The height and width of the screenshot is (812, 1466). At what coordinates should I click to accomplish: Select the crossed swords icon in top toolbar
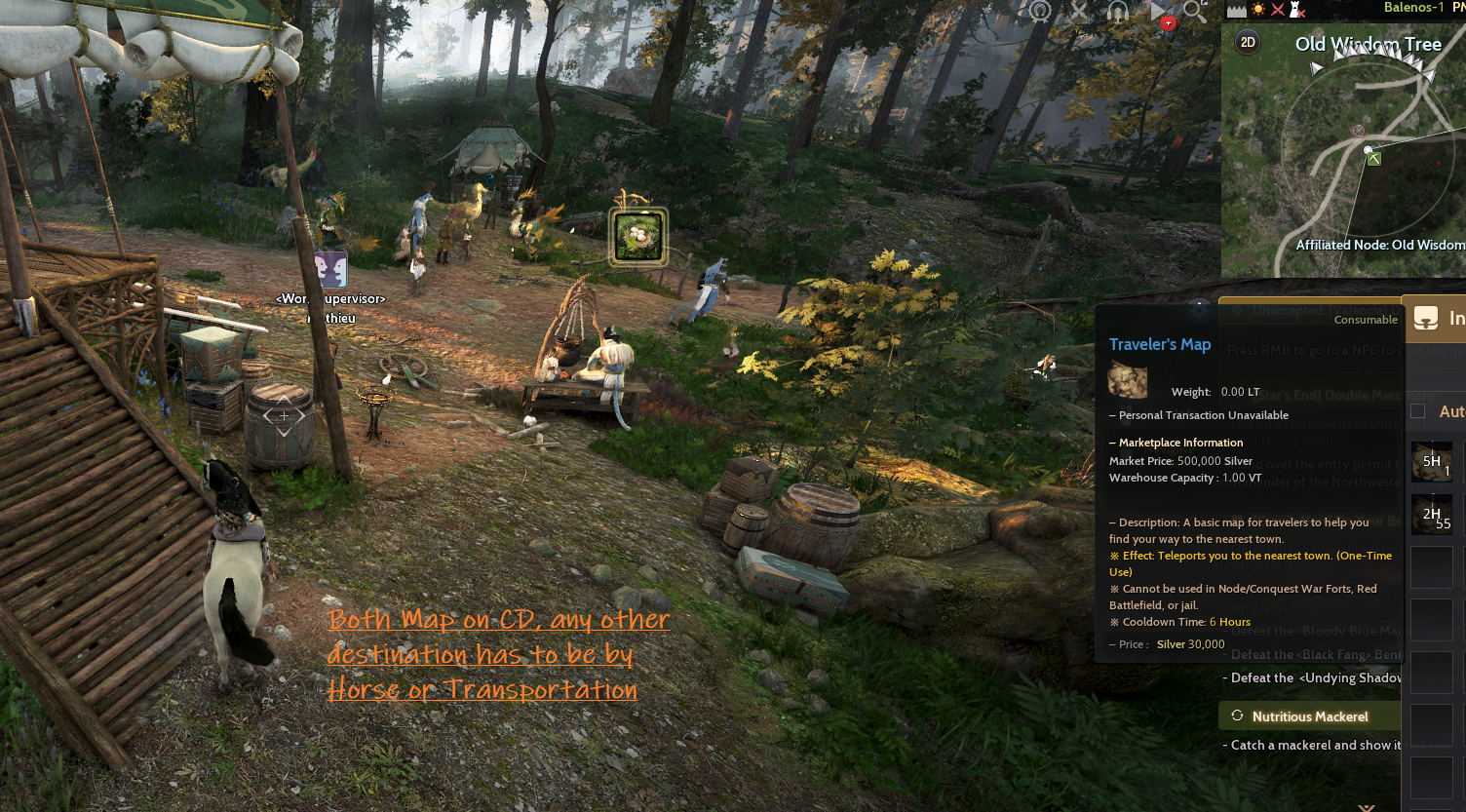pyautogui.click(x=1078, y=11)
